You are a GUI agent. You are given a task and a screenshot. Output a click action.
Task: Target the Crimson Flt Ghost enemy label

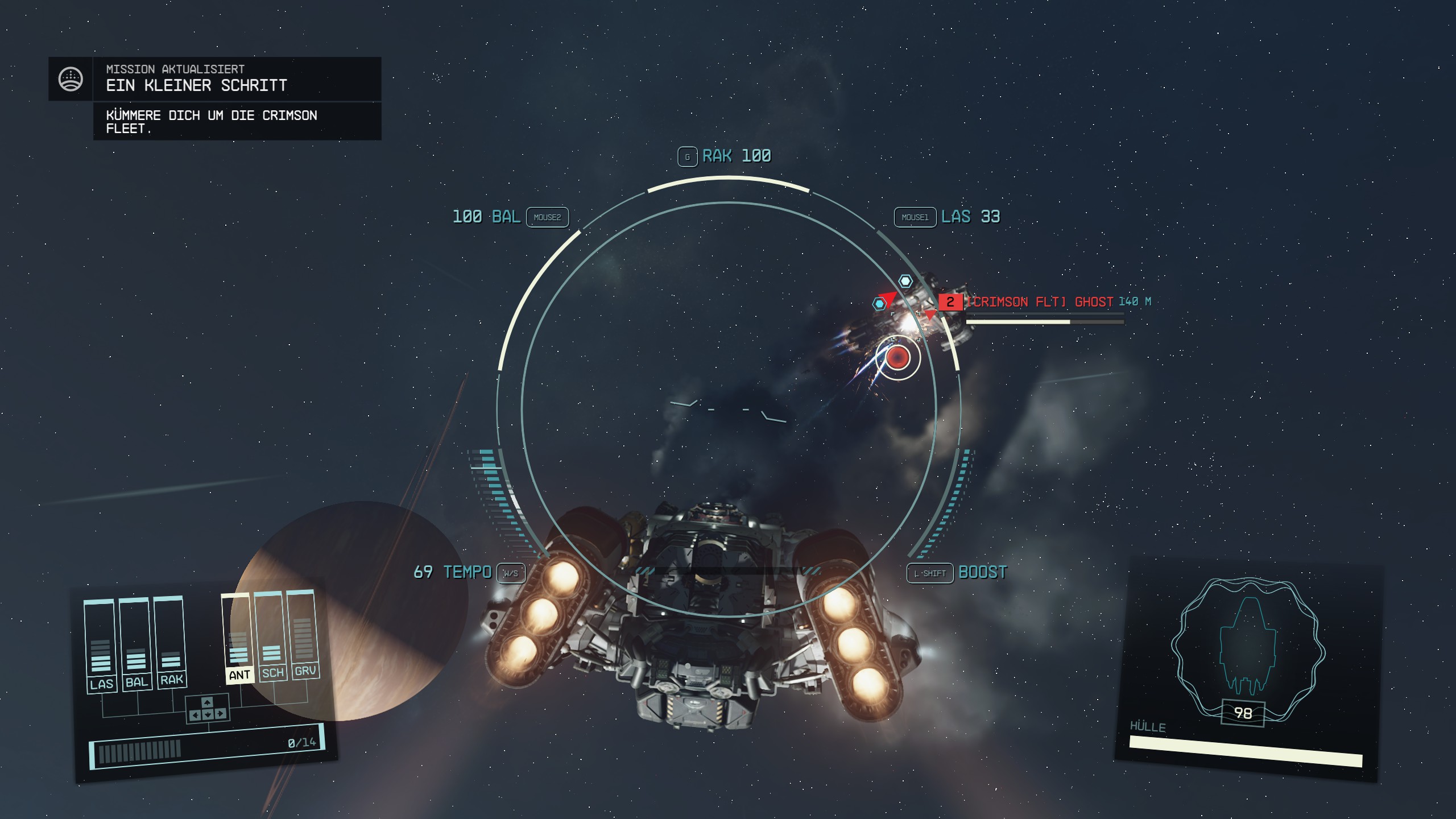1040,302
